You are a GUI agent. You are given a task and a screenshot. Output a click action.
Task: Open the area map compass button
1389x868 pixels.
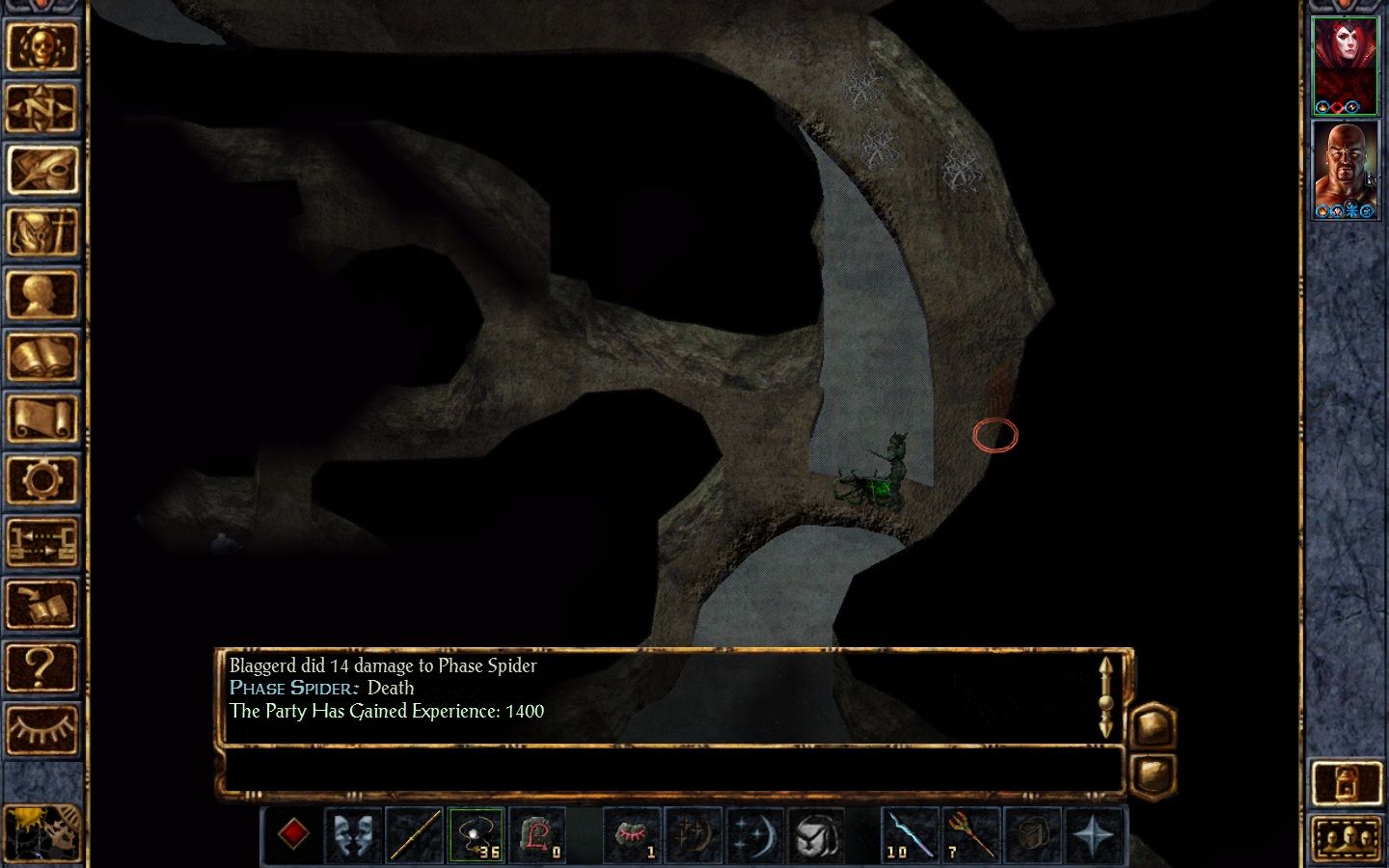pos(41,107)
